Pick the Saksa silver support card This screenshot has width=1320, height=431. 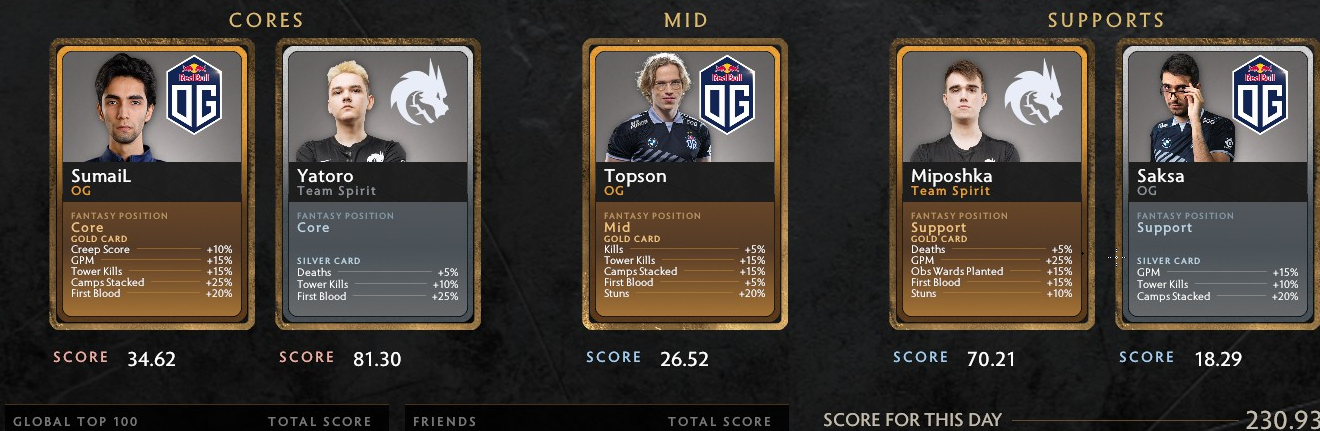pos(1218,185)
